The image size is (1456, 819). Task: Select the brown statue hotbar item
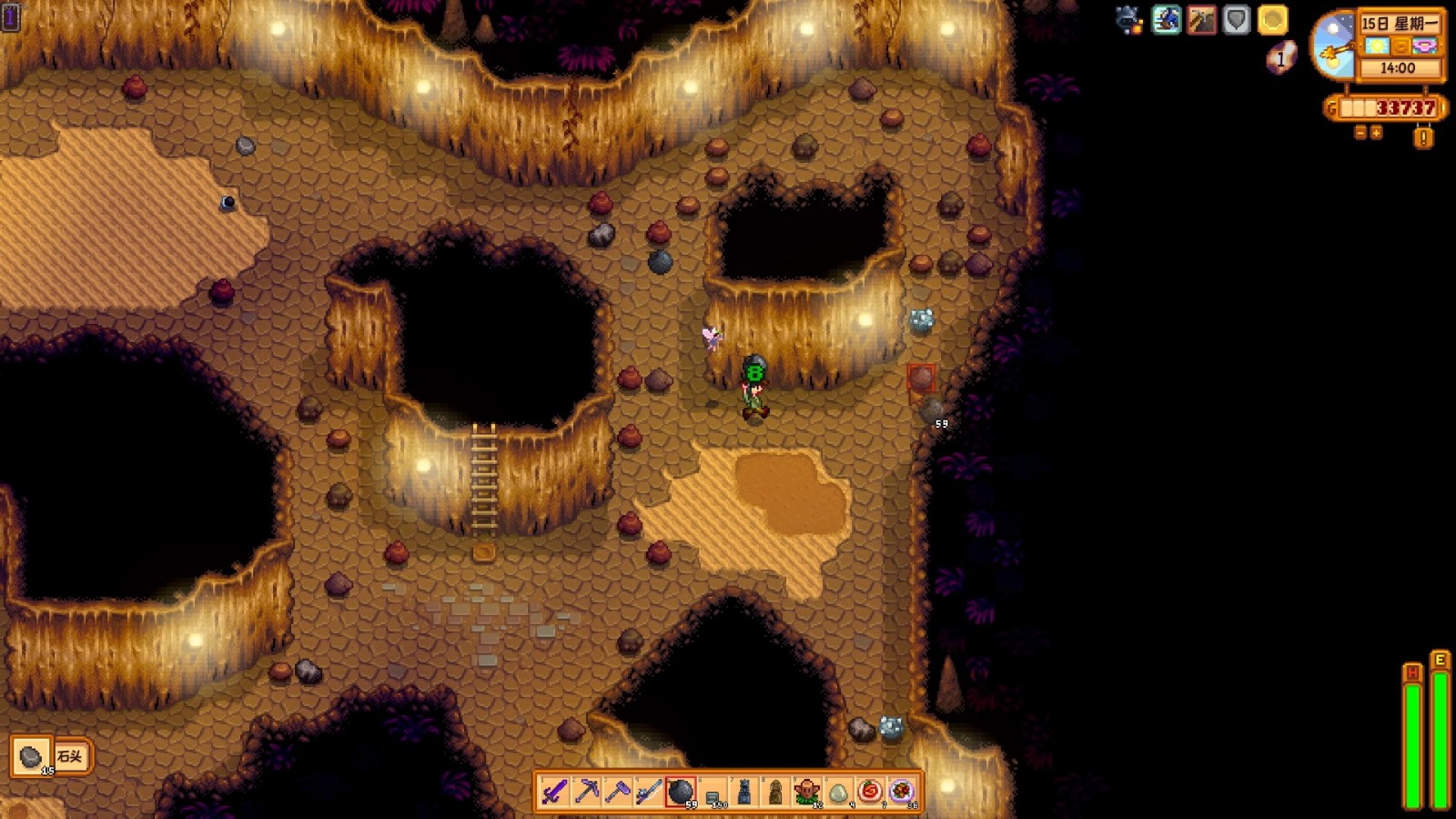click(x=775, y=792)
